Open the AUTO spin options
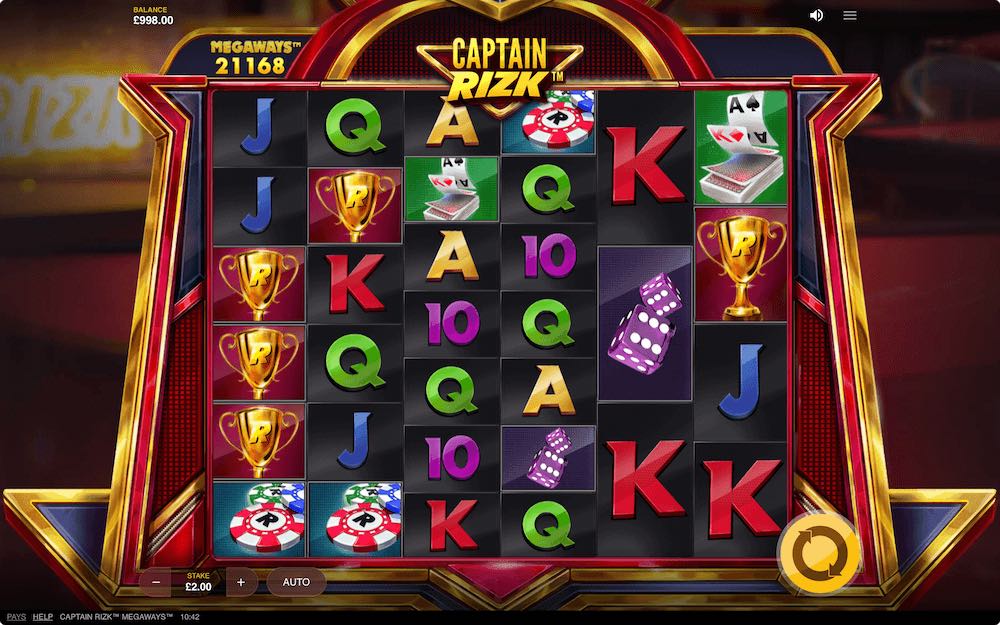The image size is (1000, 625). pos(296,582)
